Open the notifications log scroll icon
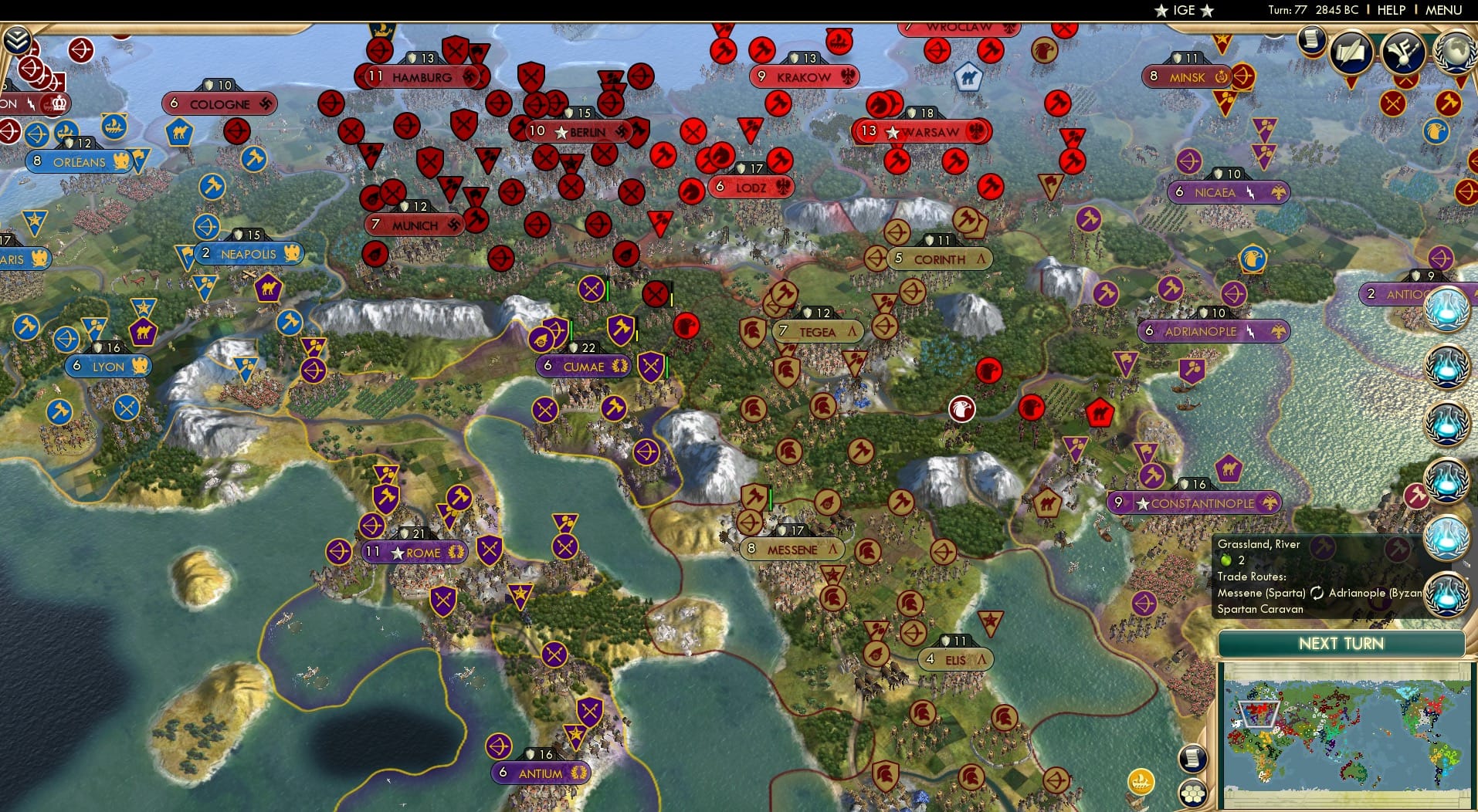 tap(1310, 39)
